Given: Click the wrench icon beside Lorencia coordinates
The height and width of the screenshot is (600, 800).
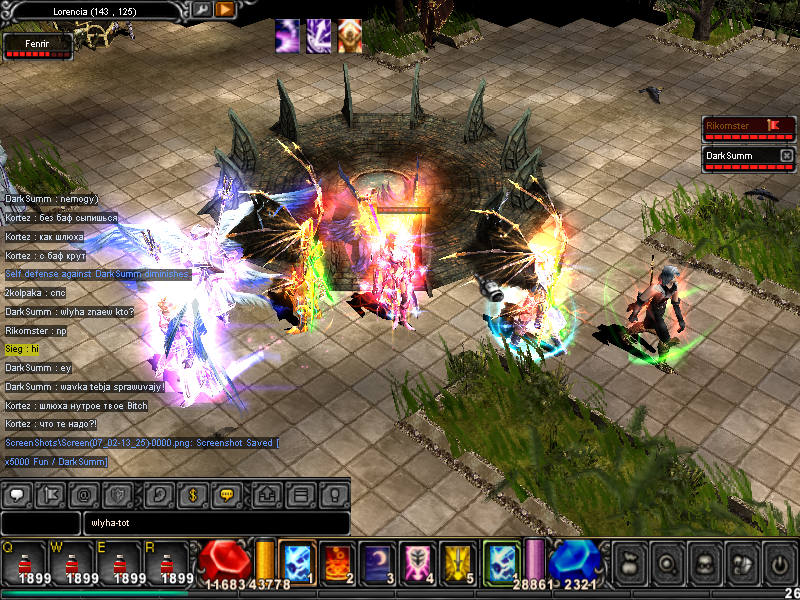Looking at the screenshot, I should (201, 9).
